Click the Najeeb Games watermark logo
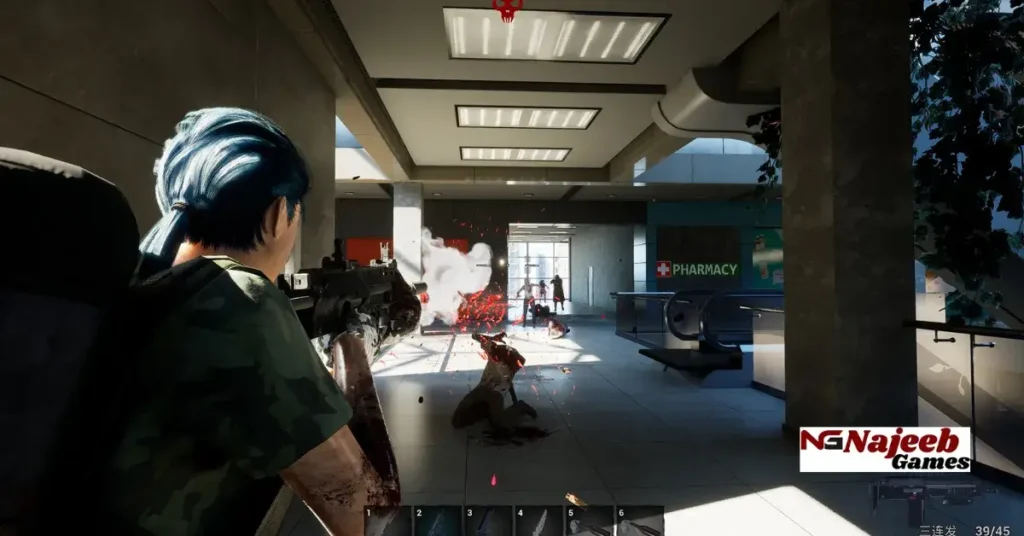Screen dimensions: 1024x536 pos(885,449)
